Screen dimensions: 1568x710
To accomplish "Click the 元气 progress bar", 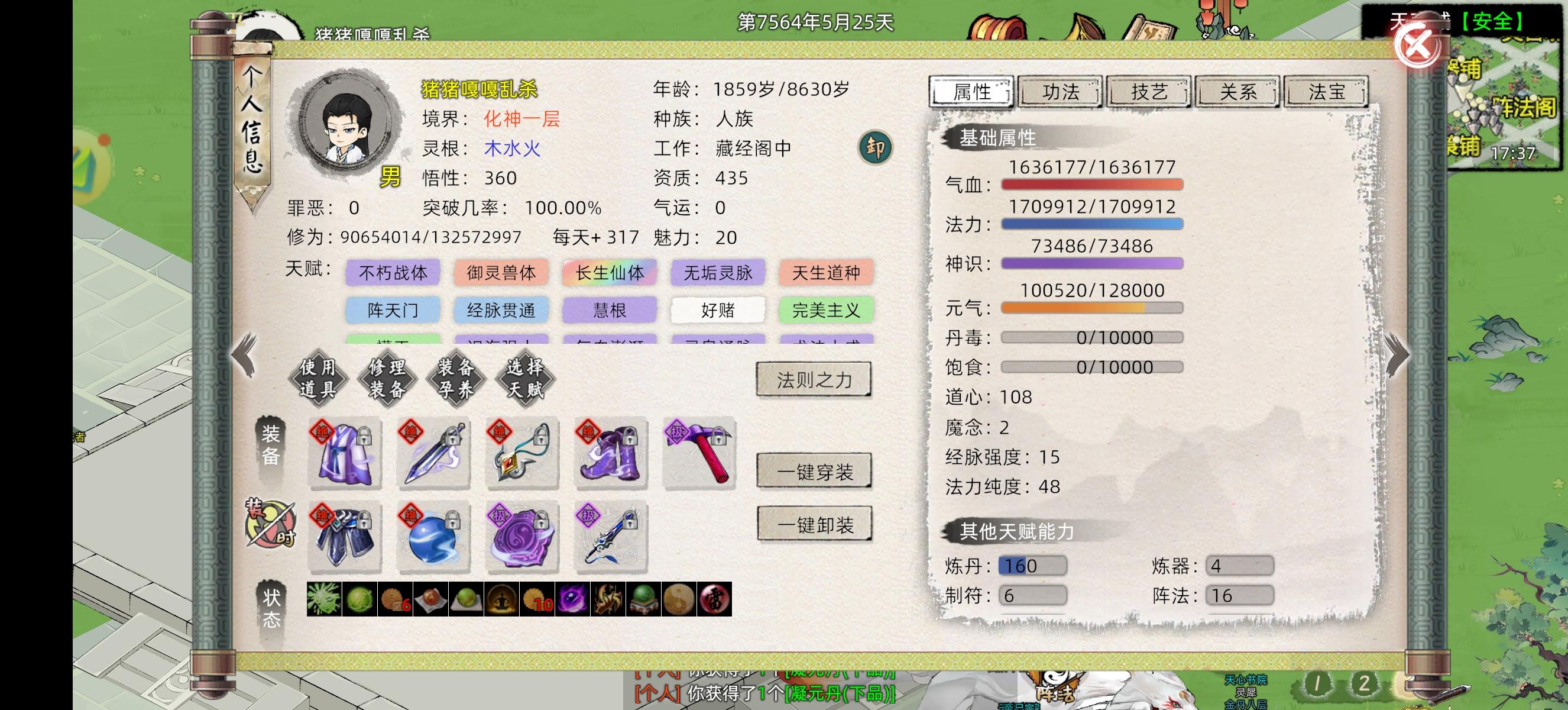I will (x=1093, y=308).
